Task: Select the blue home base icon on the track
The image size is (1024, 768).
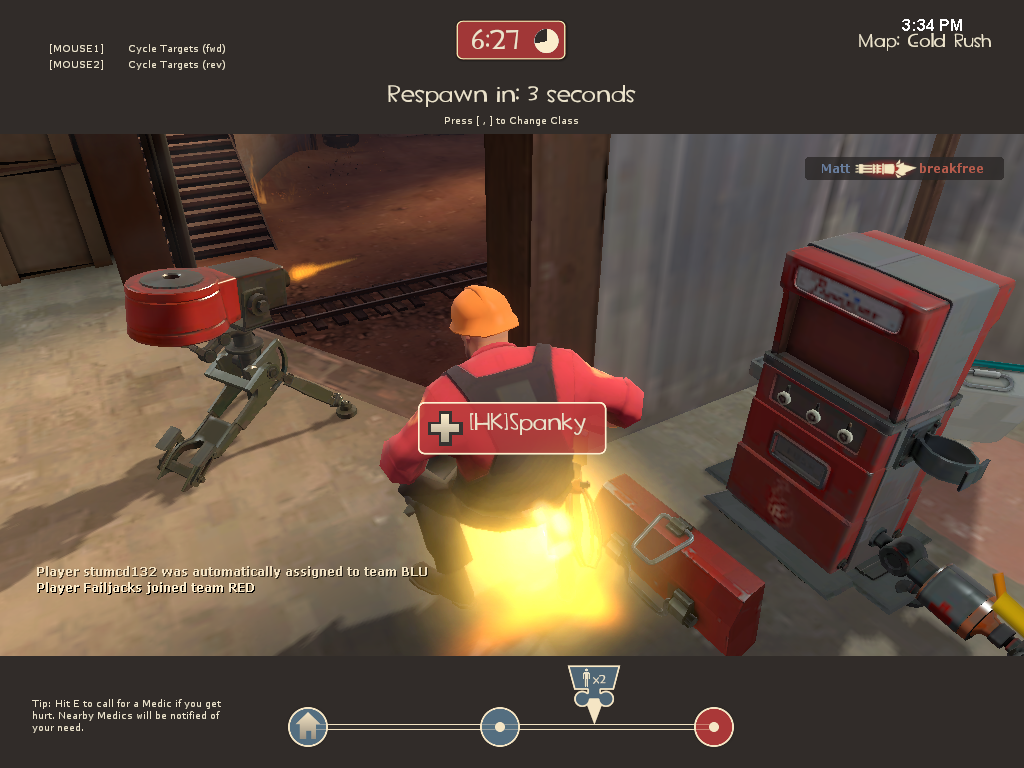Action: (308, 727)
